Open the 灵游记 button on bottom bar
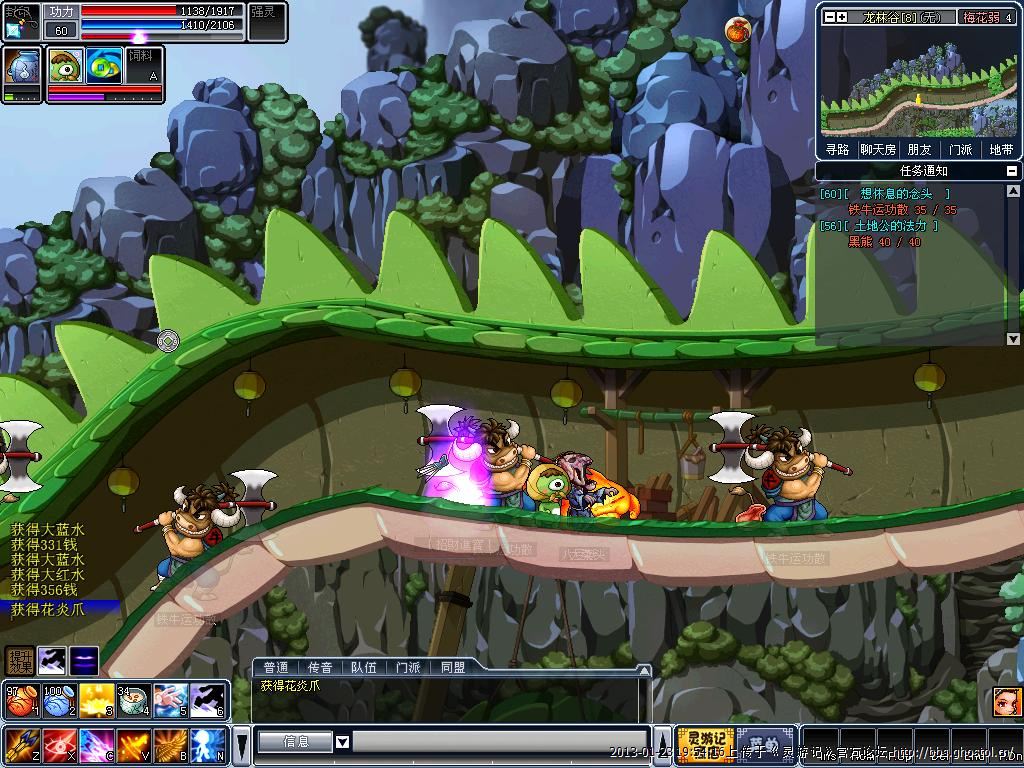The image size is (1024, 768). 704,745
